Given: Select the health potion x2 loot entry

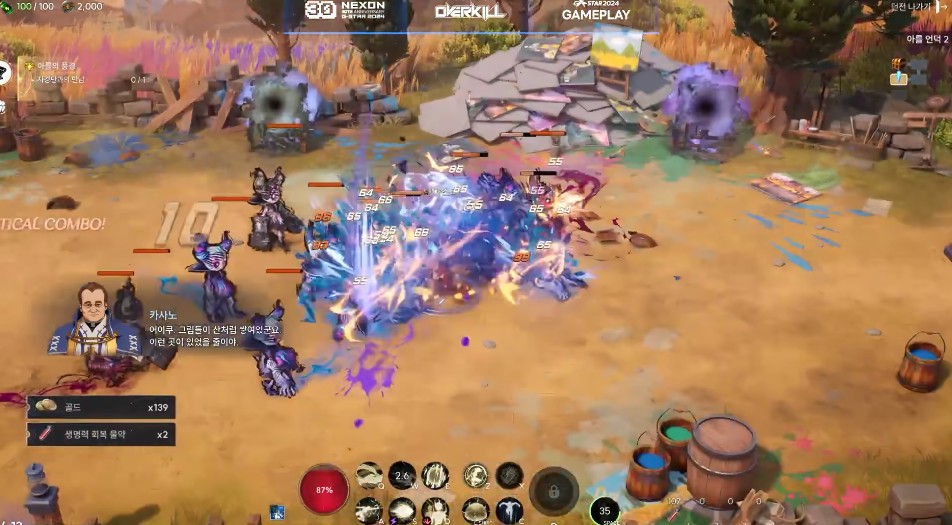Looking at the screenshot, I should (x=100, y=434).
